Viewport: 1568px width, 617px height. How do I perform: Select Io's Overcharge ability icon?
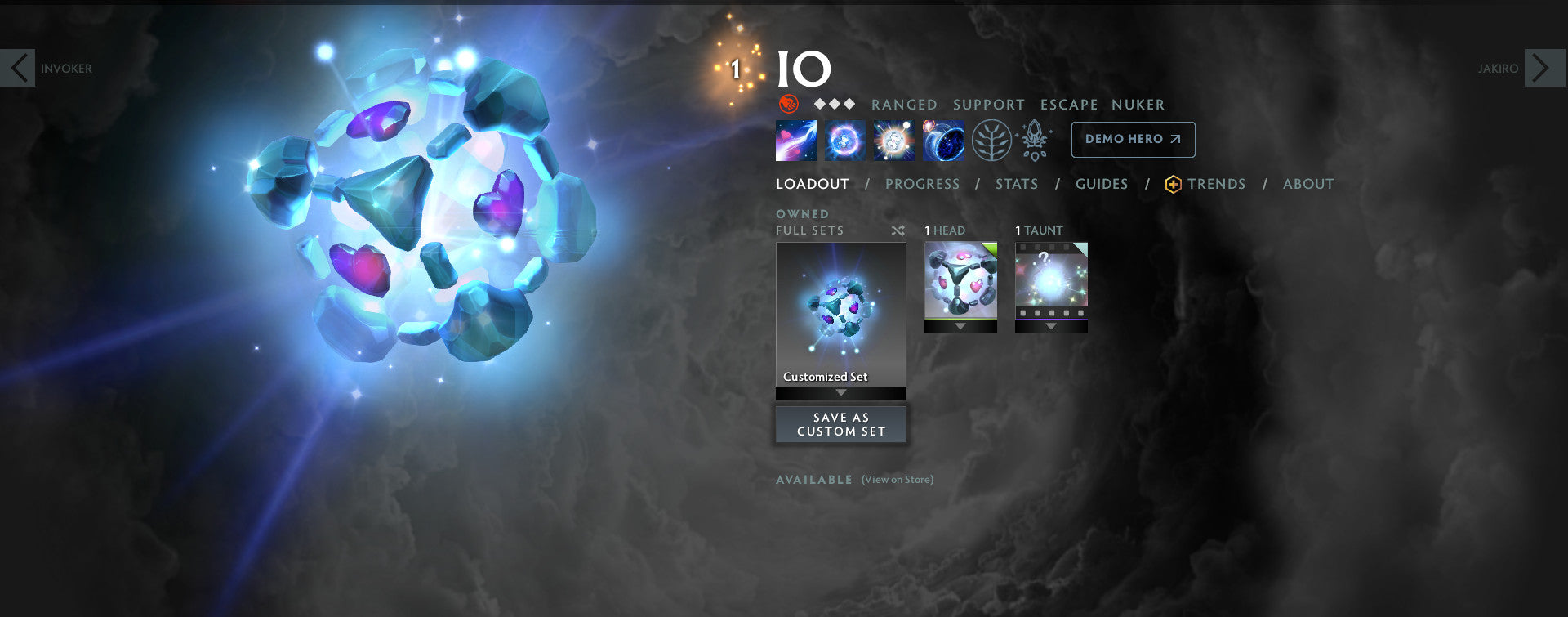[893, 139]
